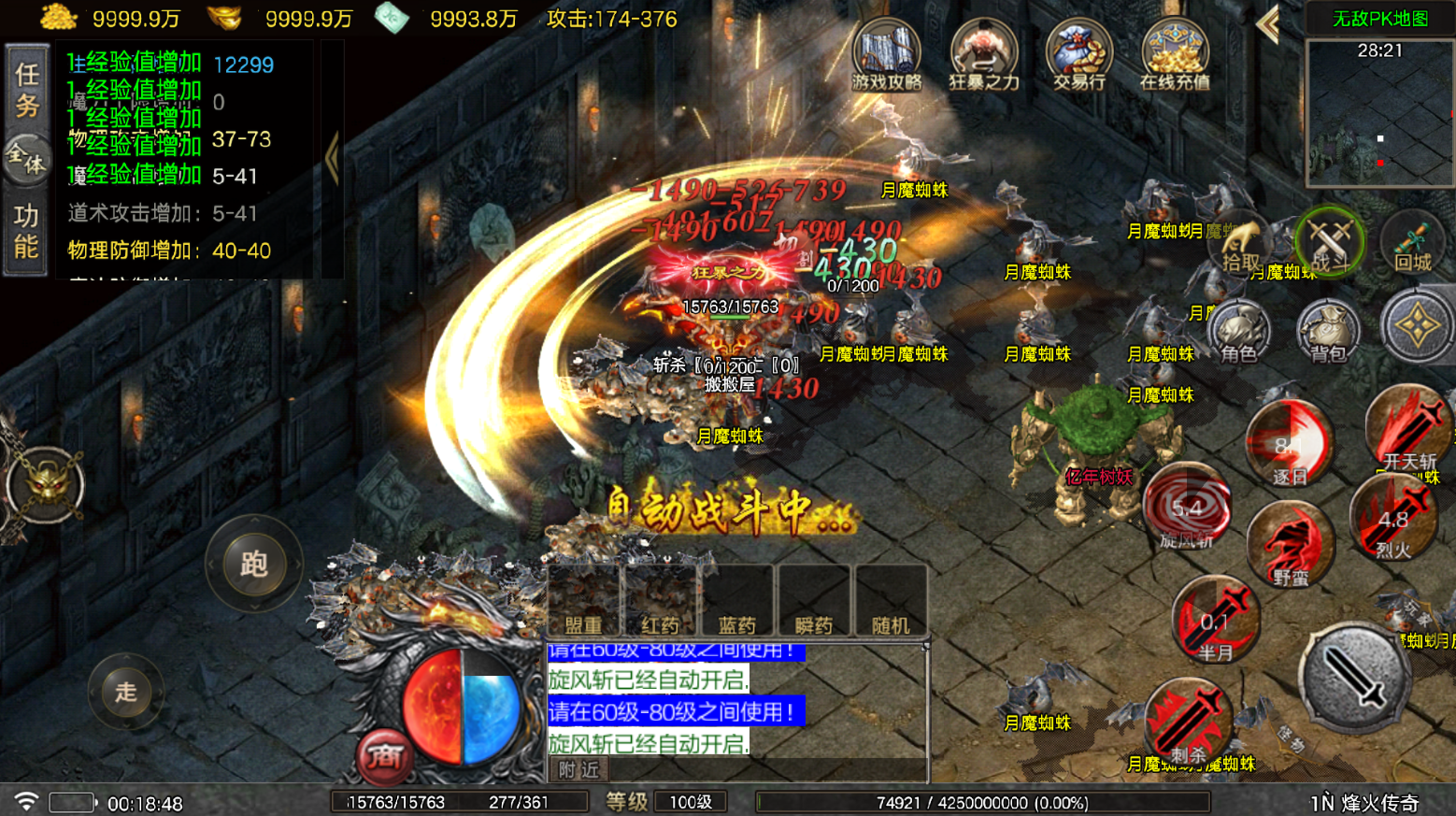Cast the 烈火 fire sword skill
Image resolution: width=1456 pixels, height=816 pixels.
[x=1392, y=521]
